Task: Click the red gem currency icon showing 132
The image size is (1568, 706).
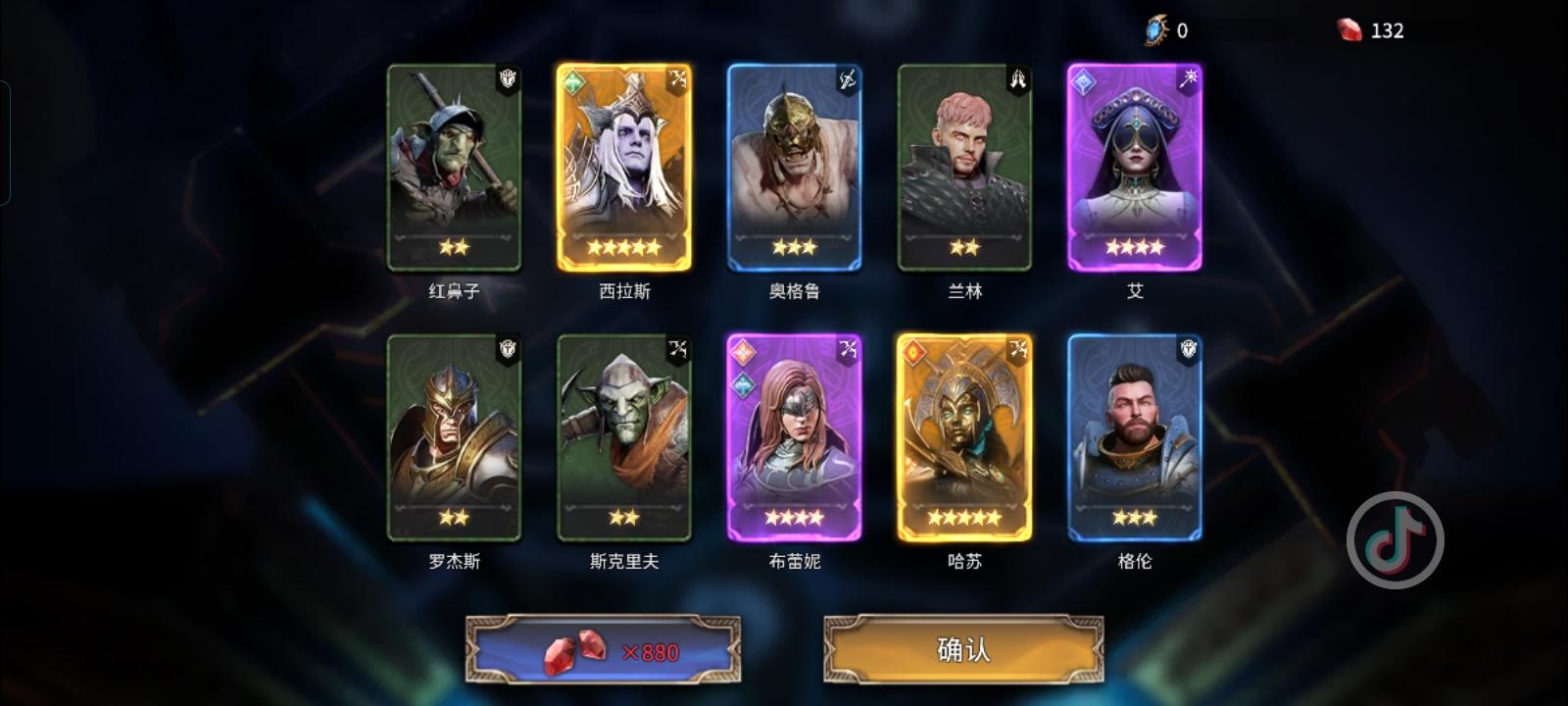Action: (1349, 29)
